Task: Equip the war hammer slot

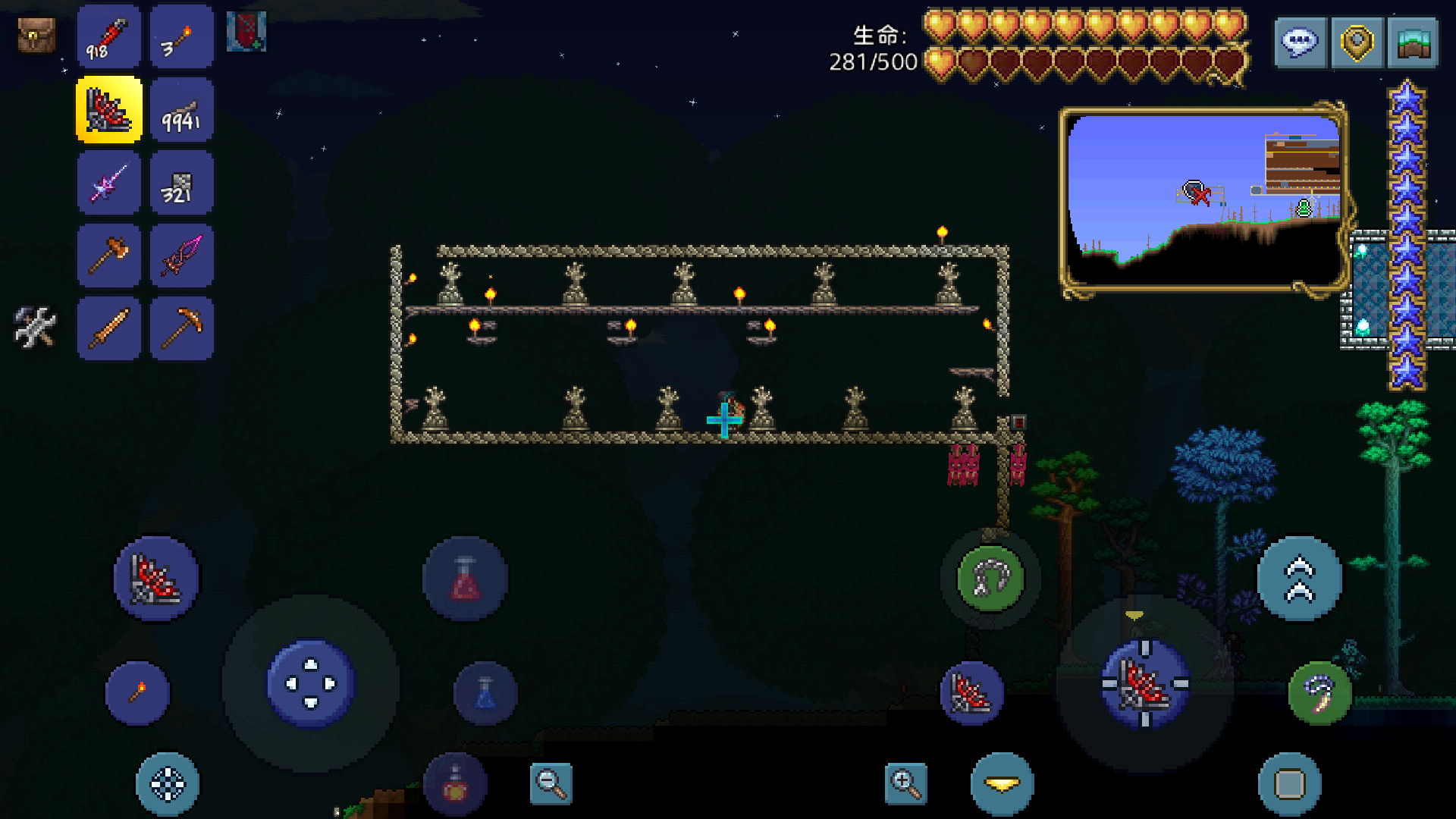Action: pos(108,256)
